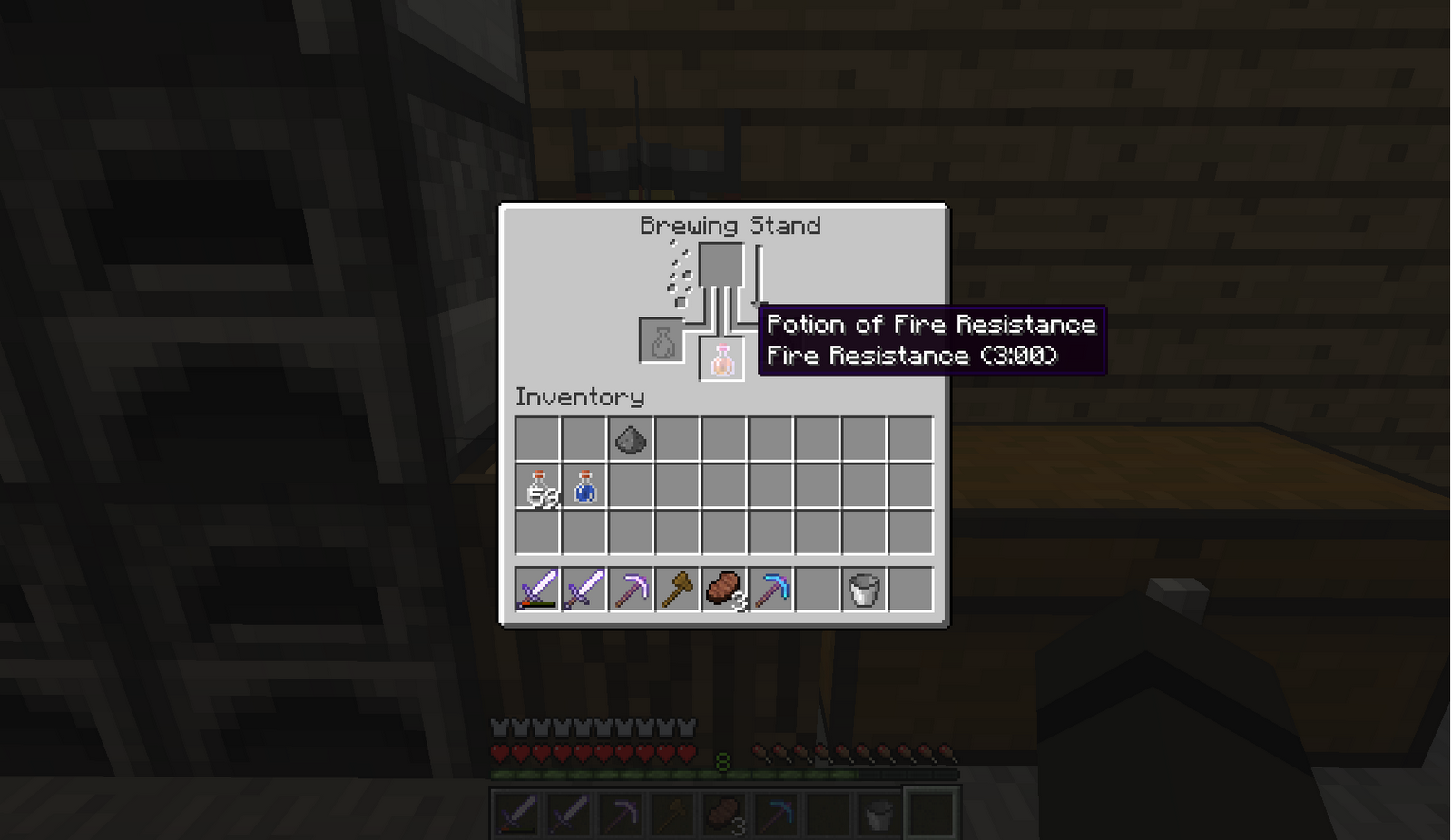Select the enchanted diamond pickaxe

point(770,590)
